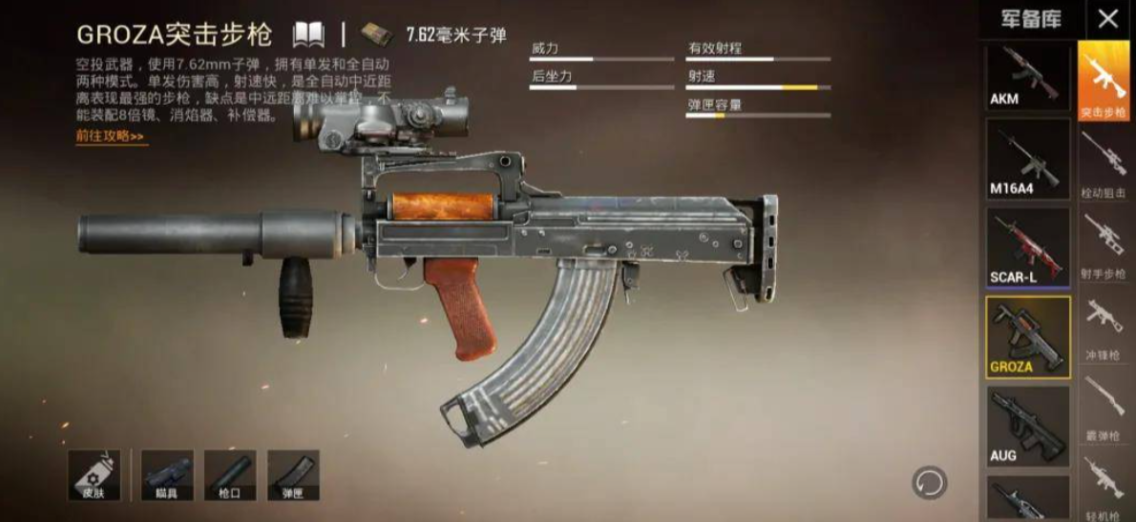Select the 弹匣 magazine attachment slot
The width and height of the screenshot is (1136, 522).
click(294, 475)
